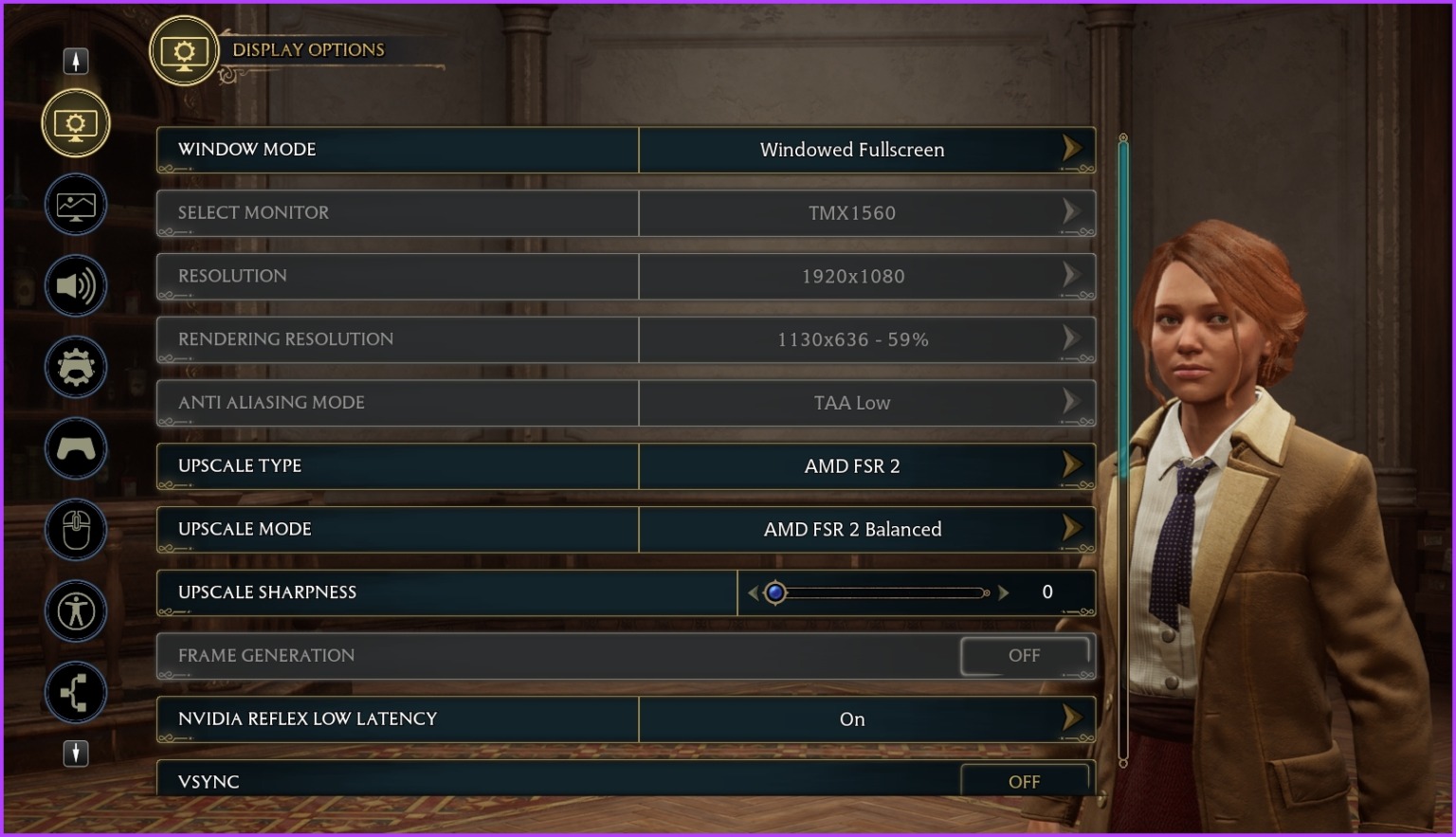The width and height of the screenshot is (1456, 837).
Task: Click the gameplay gear settings icon
Action: click(76, 367)
